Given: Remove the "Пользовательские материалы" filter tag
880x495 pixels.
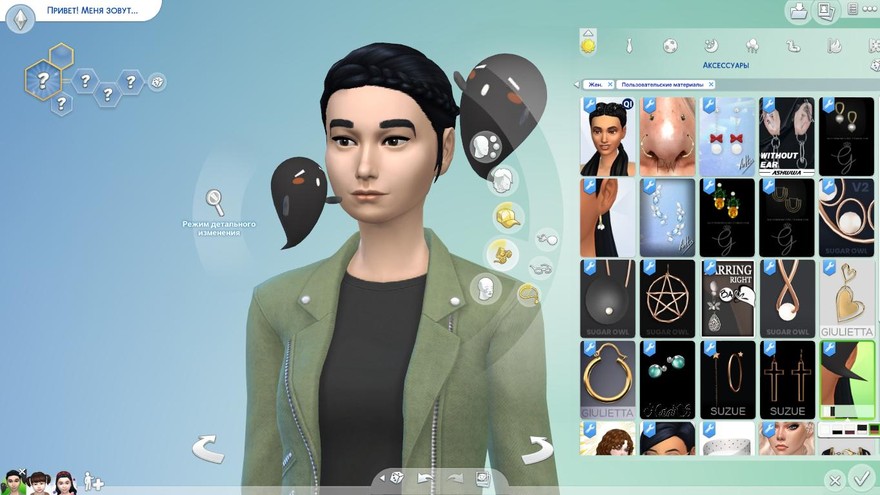Looking at the screenshot, I should (x=712, y=84).
